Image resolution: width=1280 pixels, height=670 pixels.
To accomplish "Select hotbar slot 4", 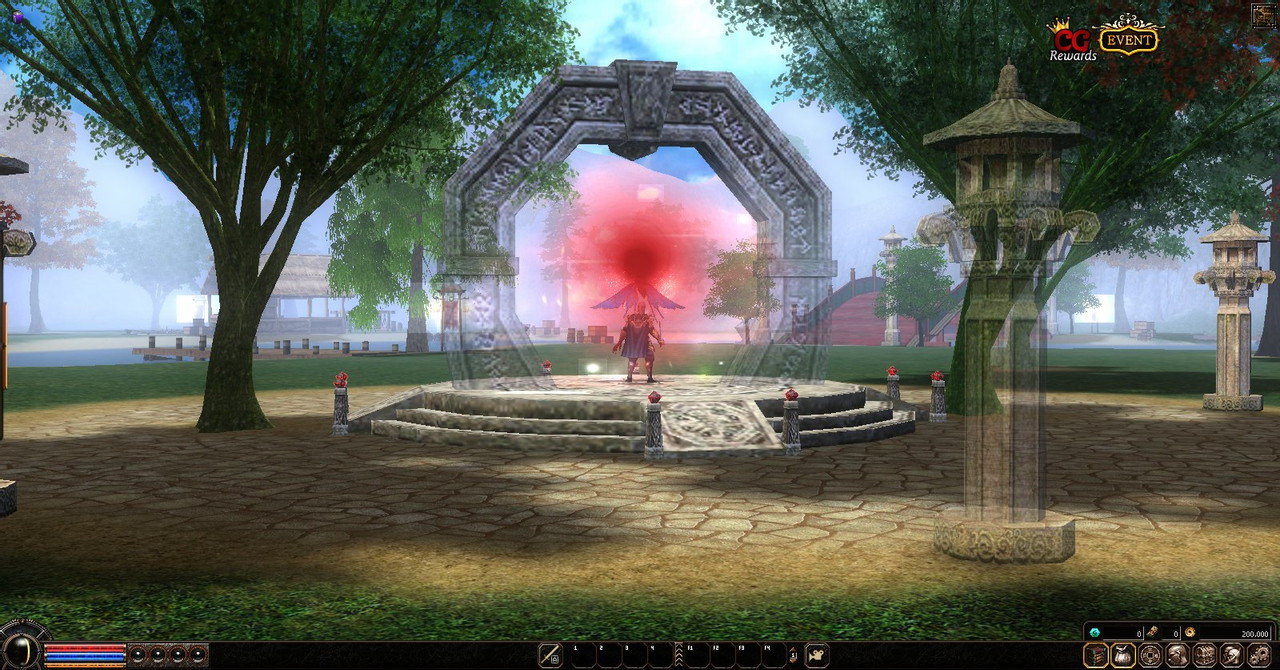I will [661, 655].
